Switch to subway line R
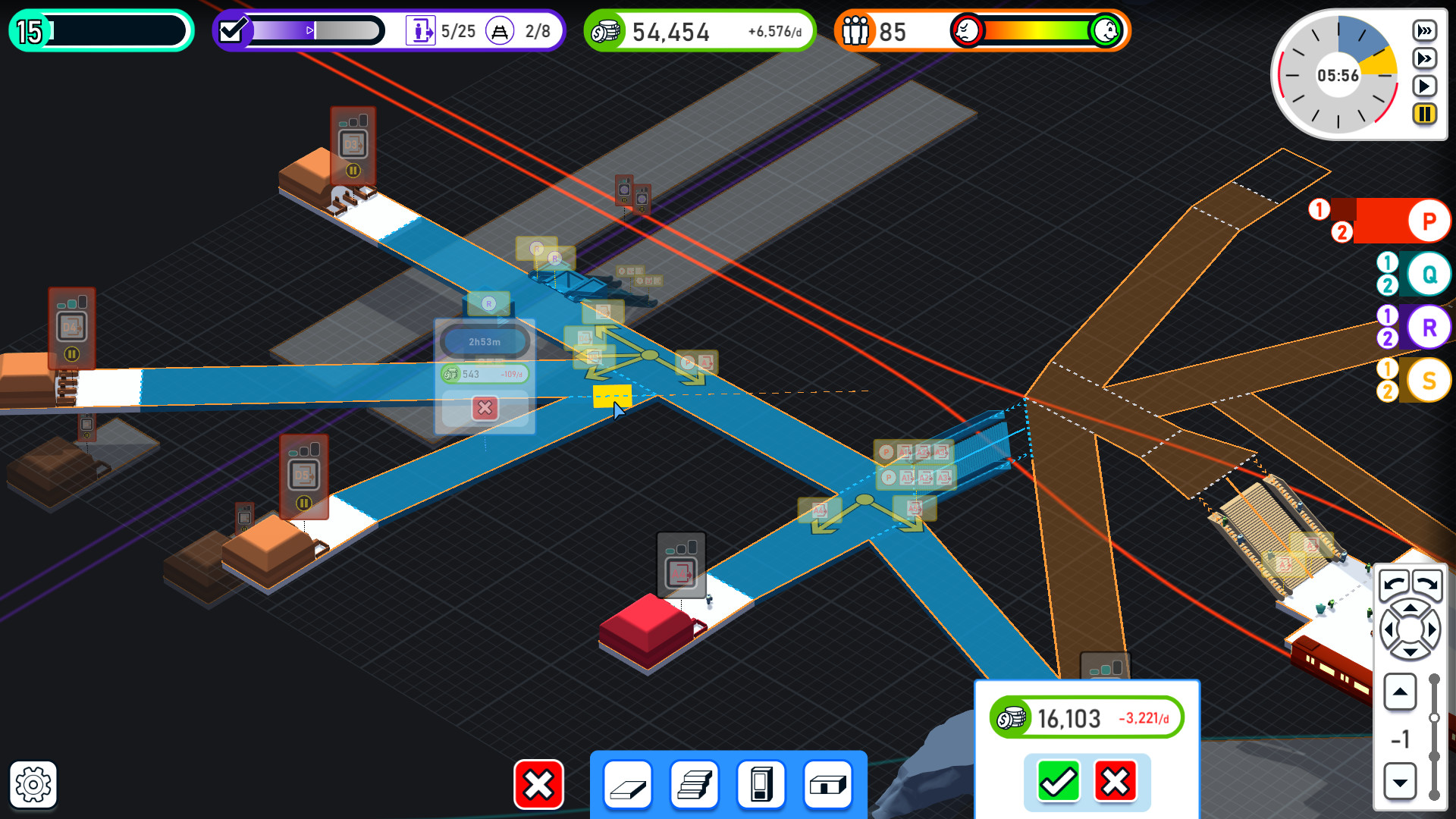The height and width of the screenshot is (819, 1456). pos(1429,327)
